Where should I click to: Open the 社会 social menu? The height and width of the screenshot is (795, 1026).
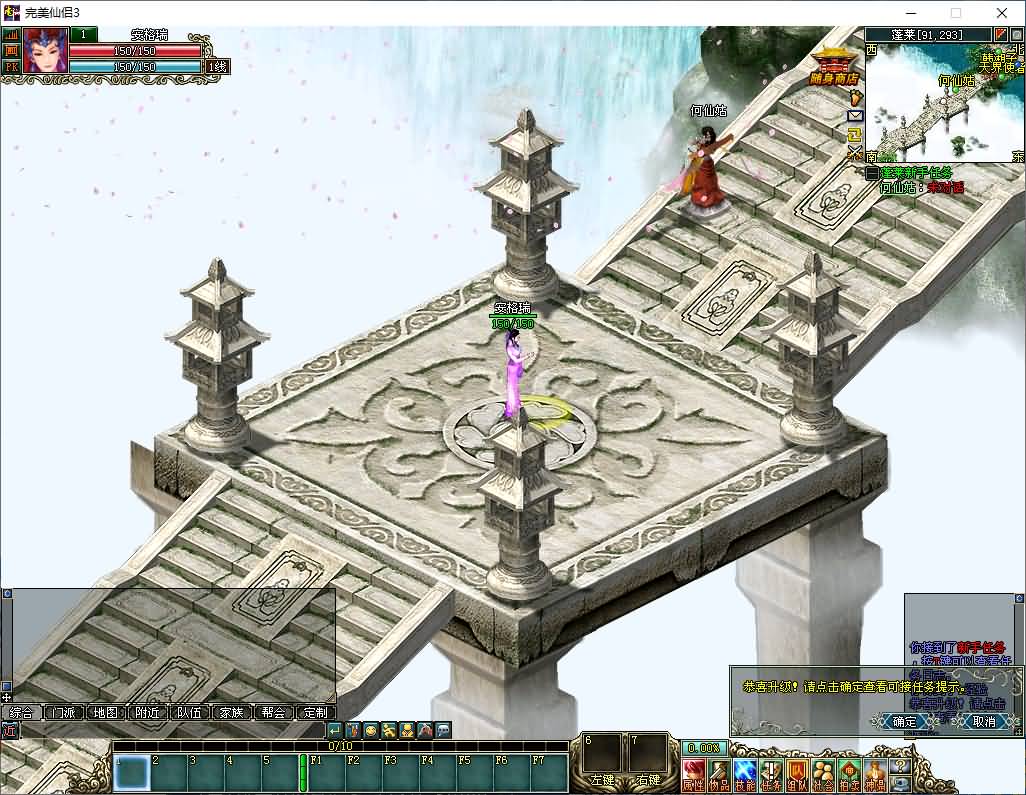[x=823, y=775]
